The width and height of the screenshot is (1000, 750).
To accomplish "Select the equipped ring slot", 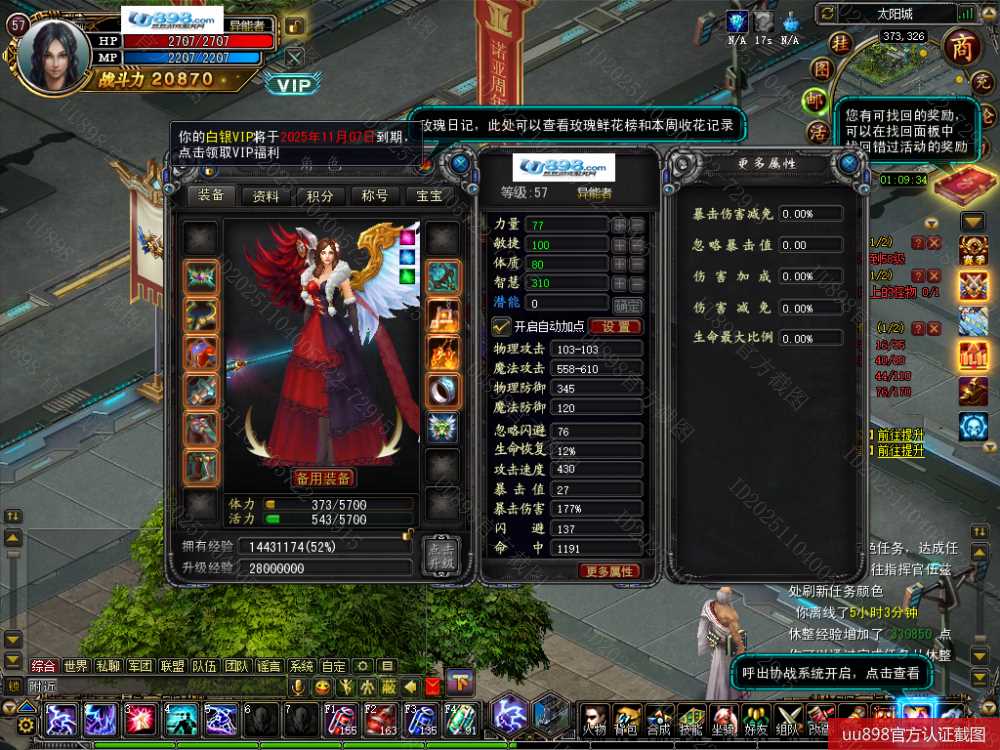I will tap(443, 390).
